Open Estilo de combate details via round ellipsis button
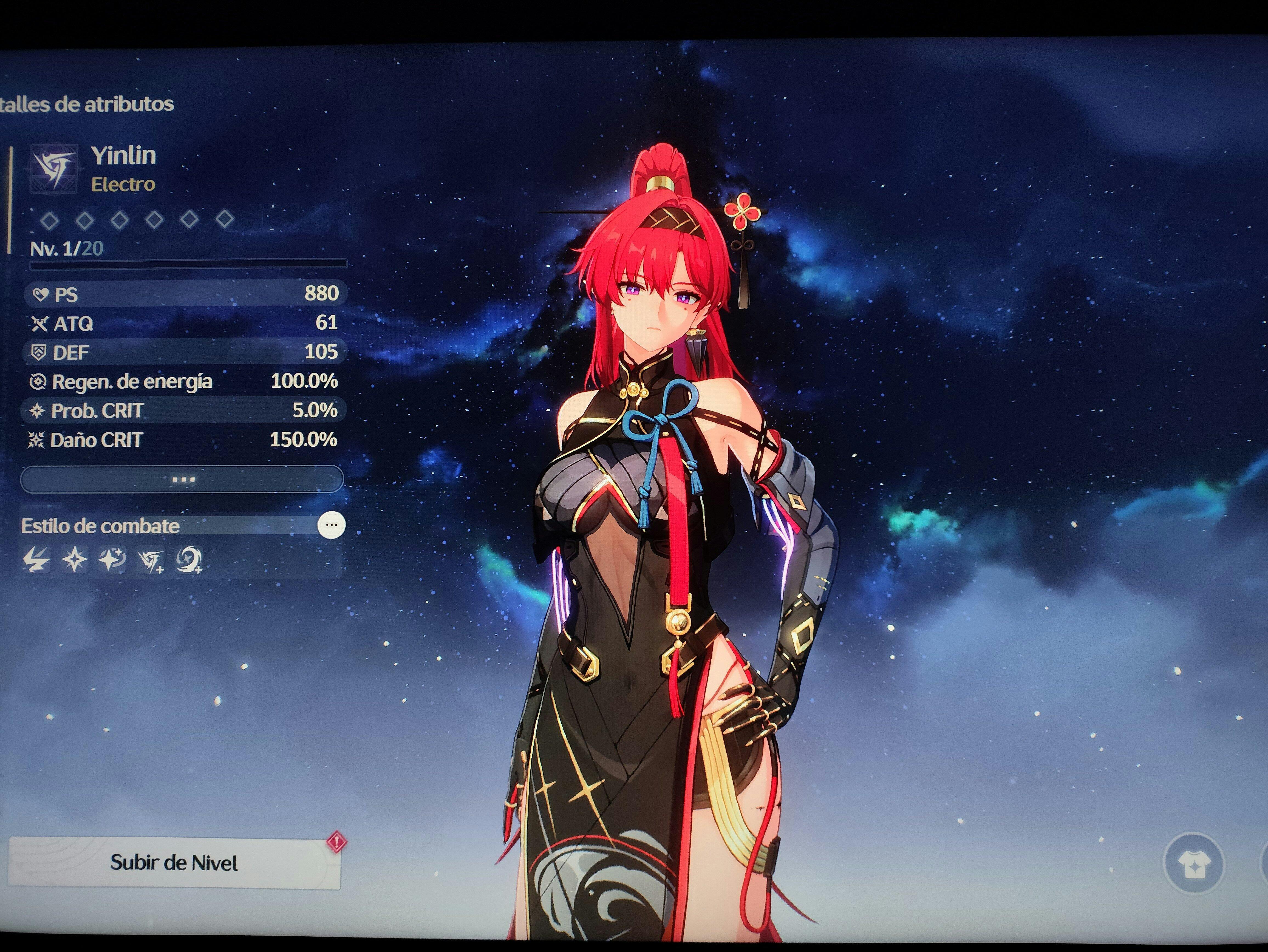 click(331, 525)
